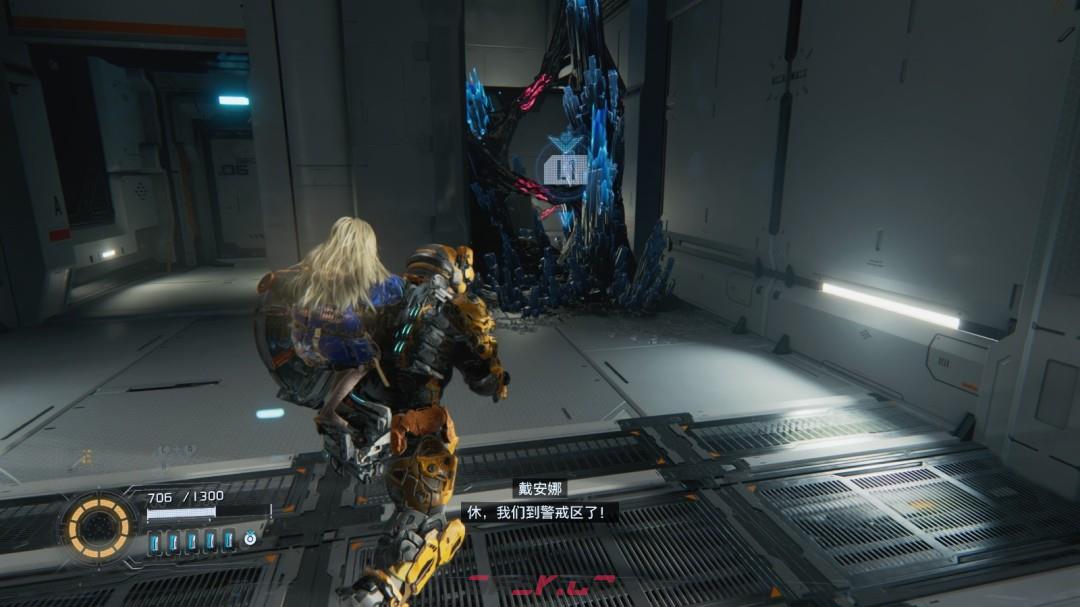The height and width of the screenshot is (607, 1080).
Task: Select the small round icon beside the blue cells
Action: point(250,540)
